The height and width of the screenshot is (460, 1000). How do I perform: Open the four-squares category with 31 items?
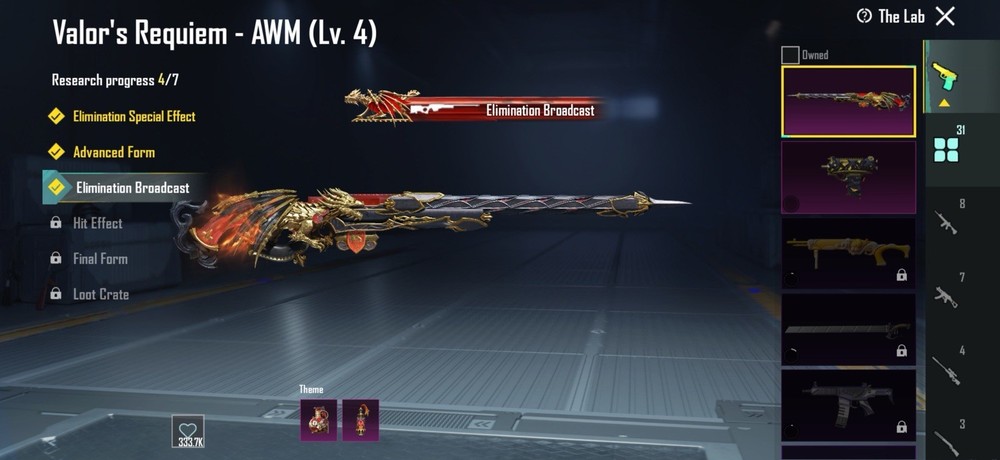tap(945, 150)
